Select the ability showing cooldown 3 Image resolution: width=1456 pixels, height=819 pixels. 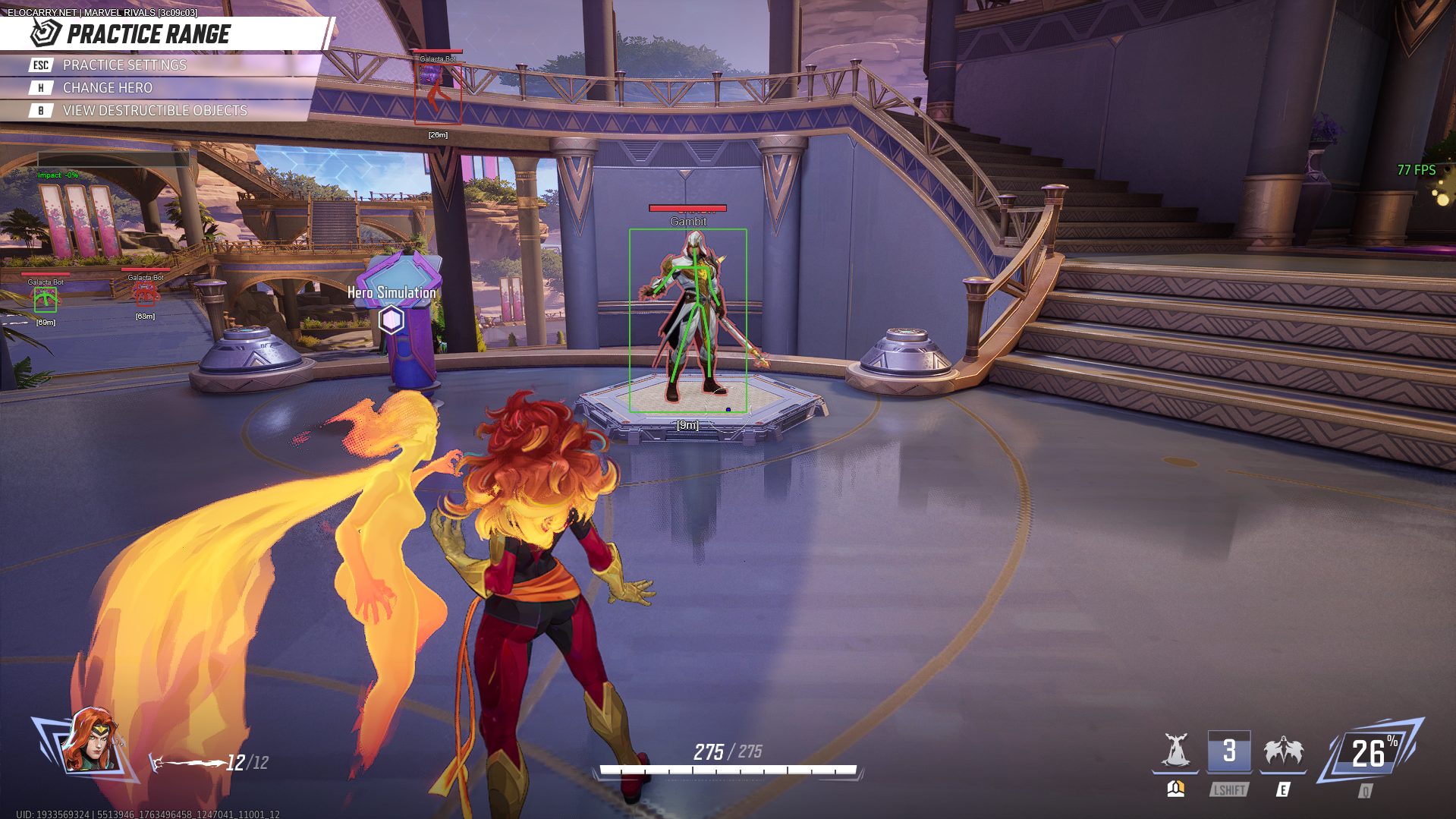click(x=1229, y=751)
